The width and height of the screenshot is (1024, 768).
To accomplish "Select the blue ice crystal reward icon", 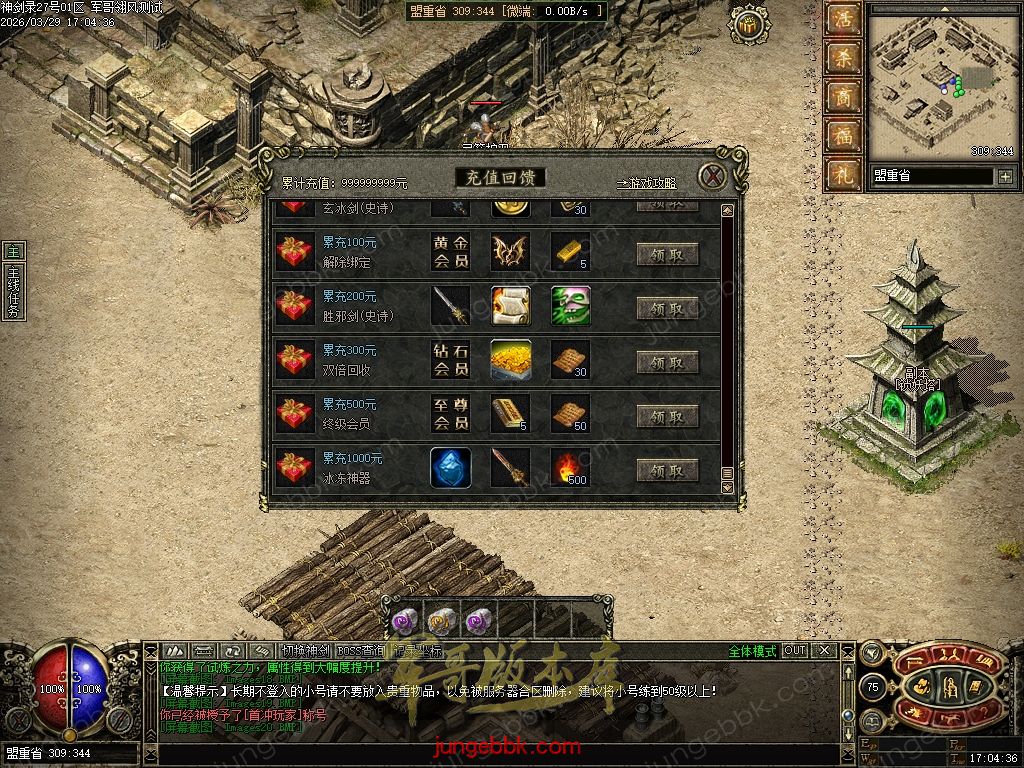I will coord(451,468).
